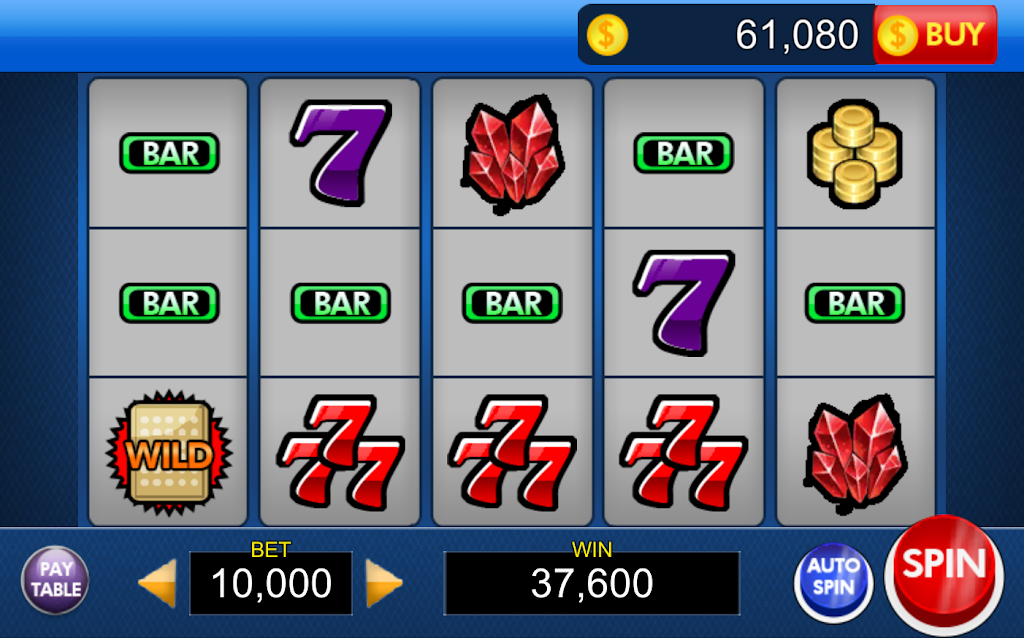Increase the bet with right arrow

pos(383,583)
